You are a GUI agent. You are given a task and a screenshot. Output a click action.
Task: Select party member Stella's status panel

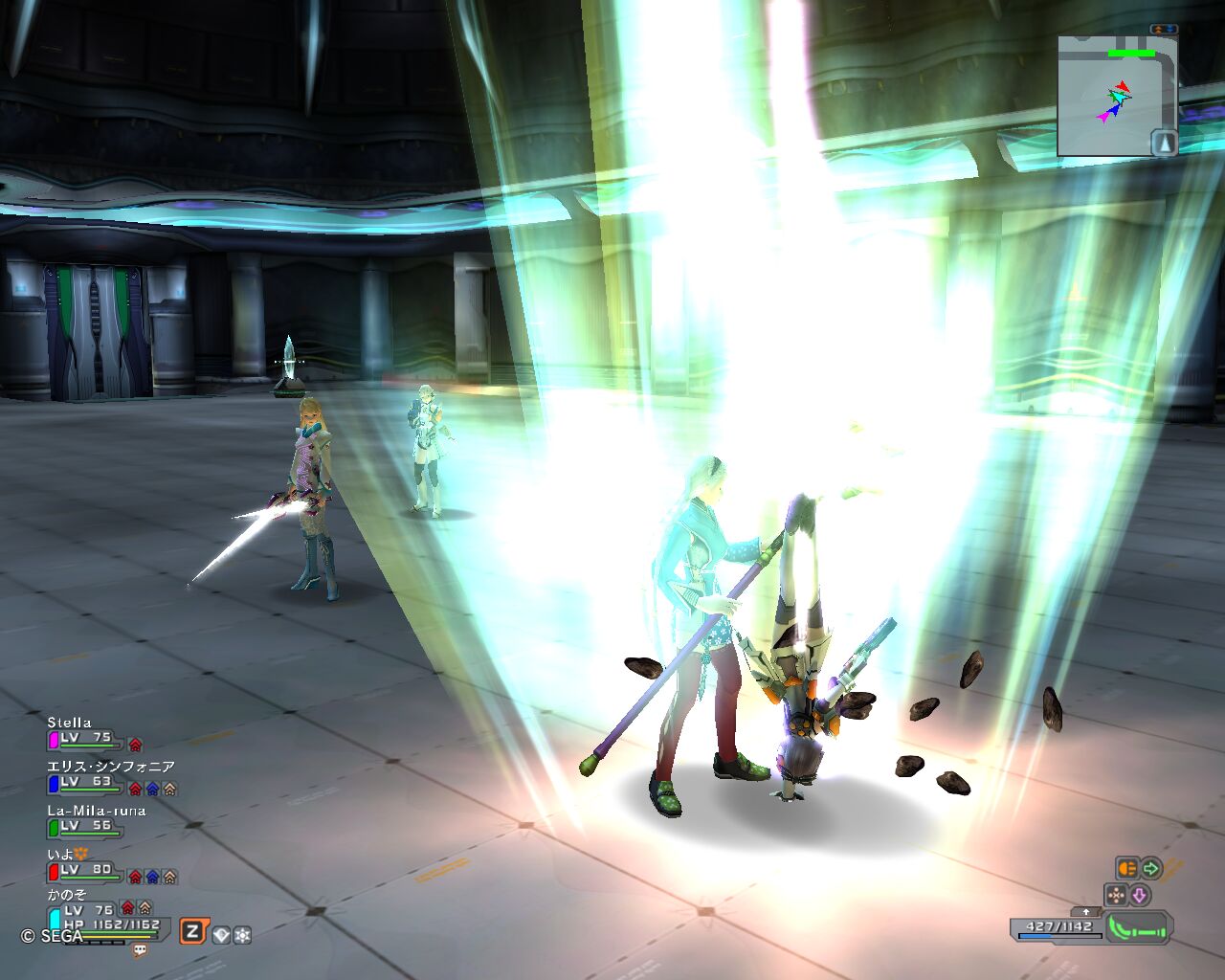[86, 732]
